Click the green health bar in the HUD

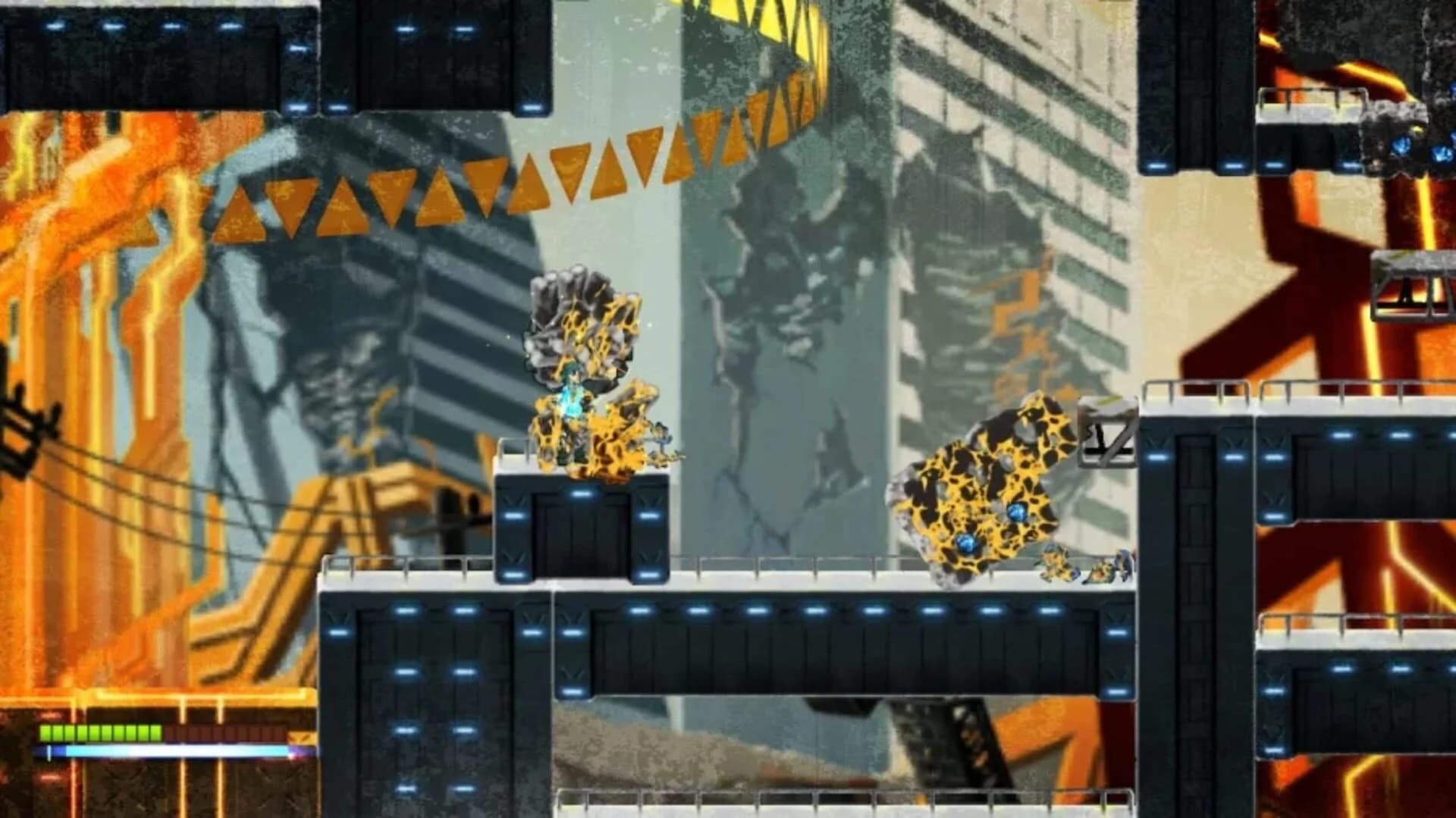99,733
